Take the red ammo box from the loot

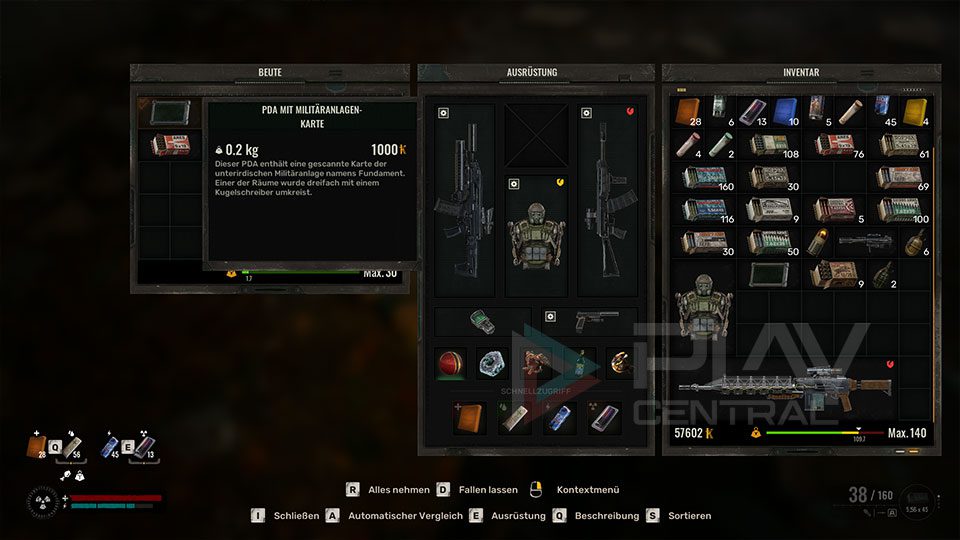point(170,145)
